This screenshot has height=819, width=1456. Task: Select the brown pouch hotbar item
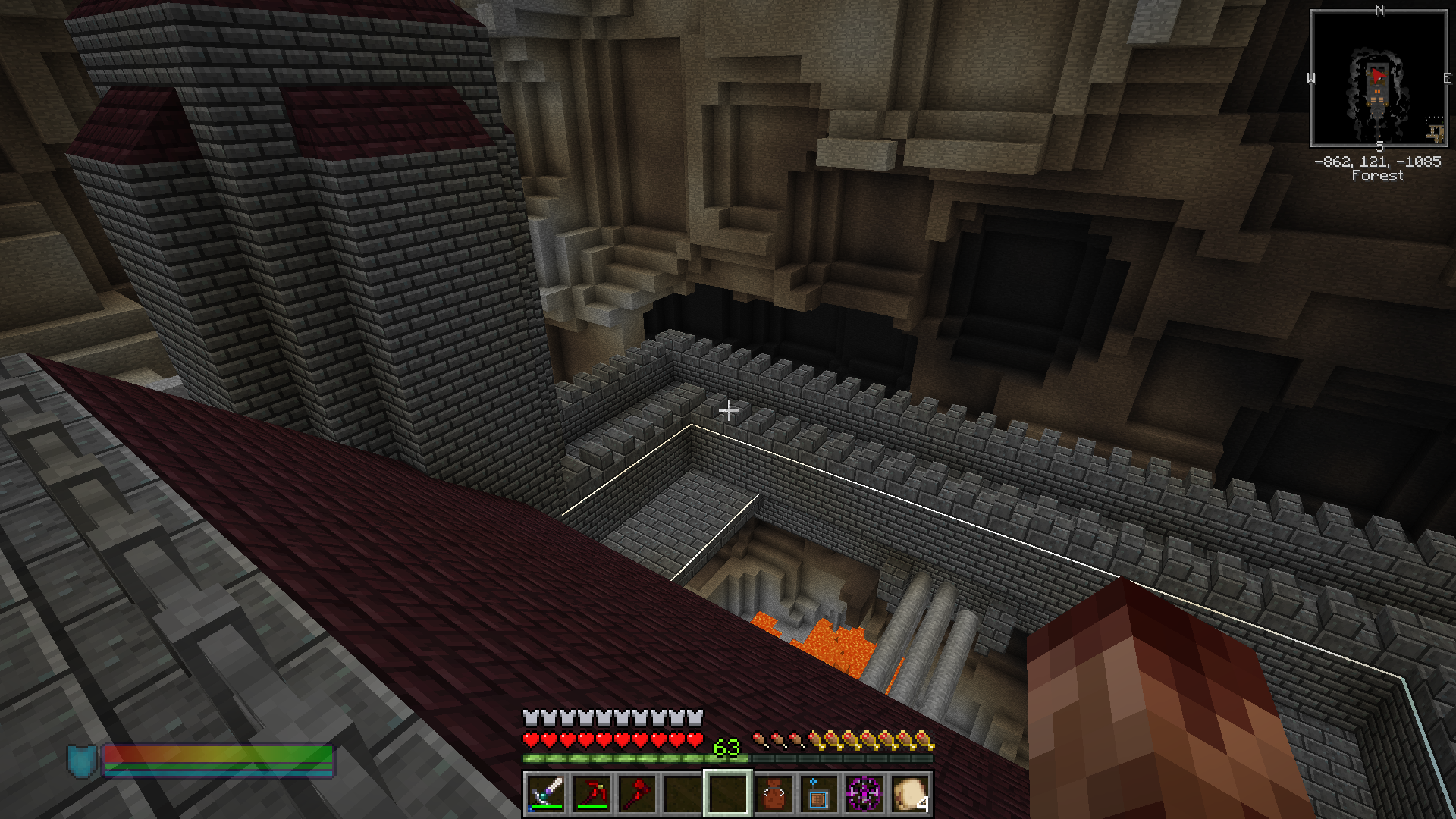coord(773,794)
